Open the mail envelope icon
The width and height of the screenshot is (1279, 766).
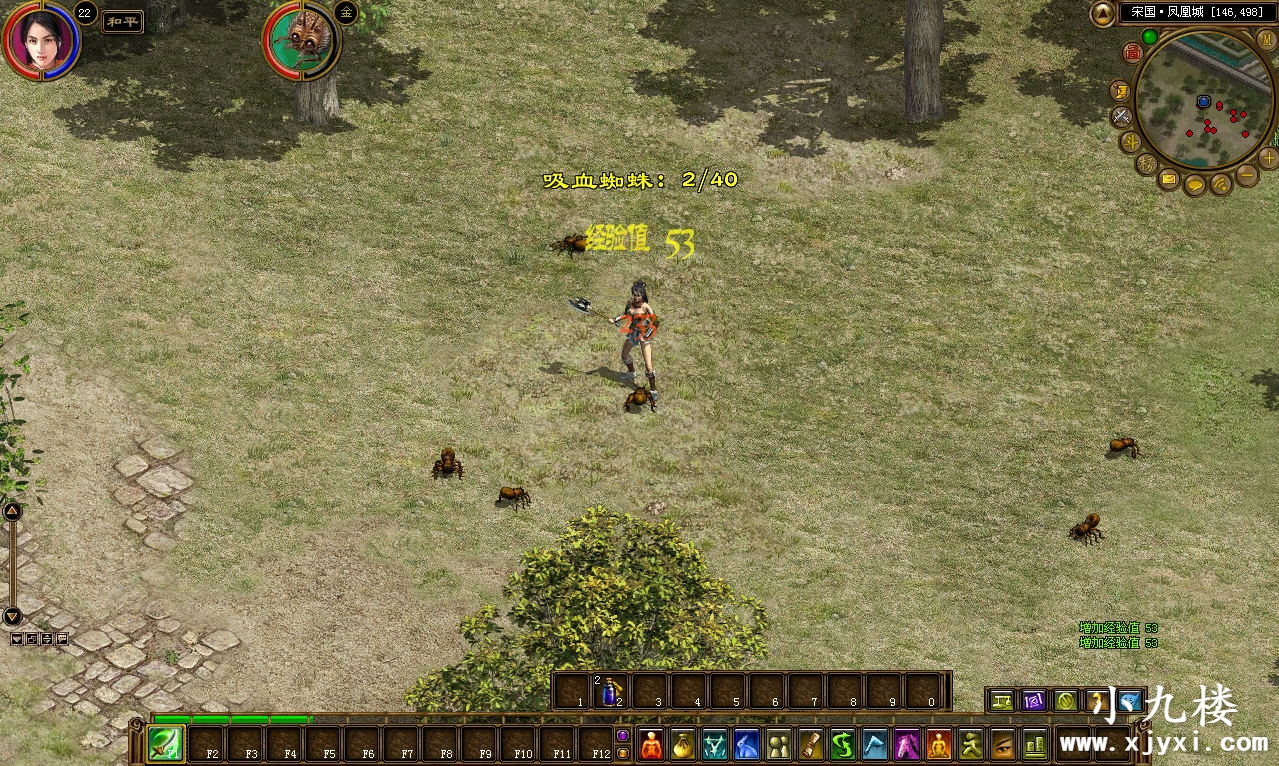[x=1169, y=179]
